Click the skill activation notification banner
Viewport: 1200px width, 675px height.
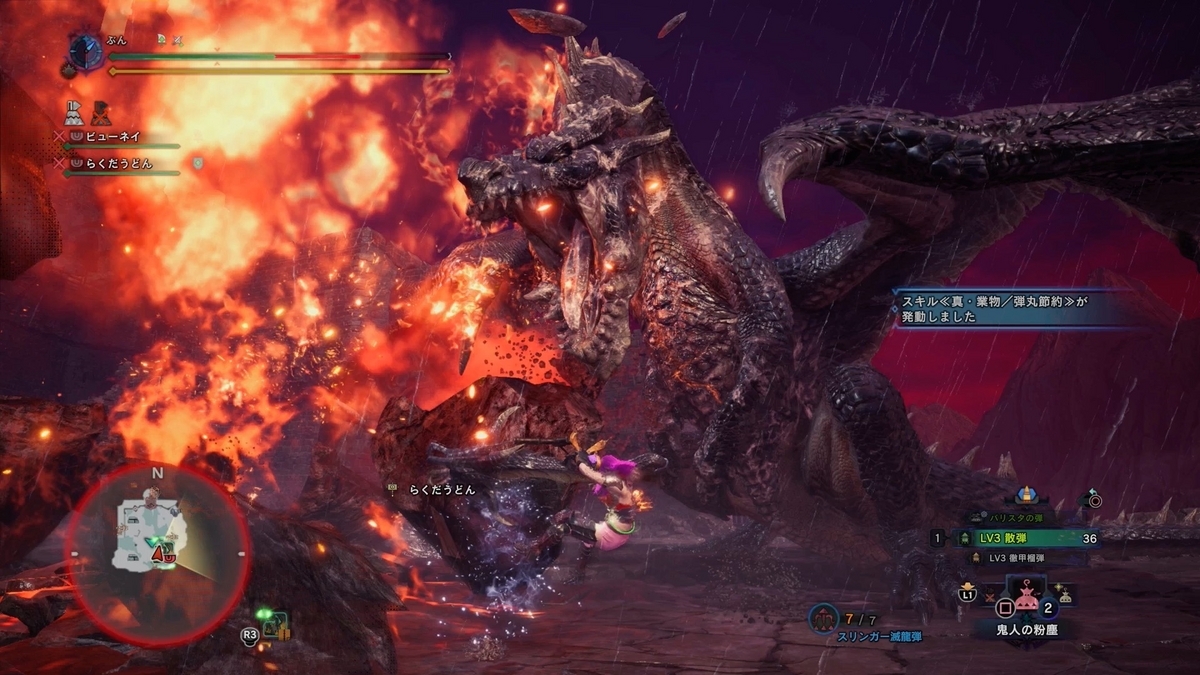pyautogui.click(x=1012, y=306)
